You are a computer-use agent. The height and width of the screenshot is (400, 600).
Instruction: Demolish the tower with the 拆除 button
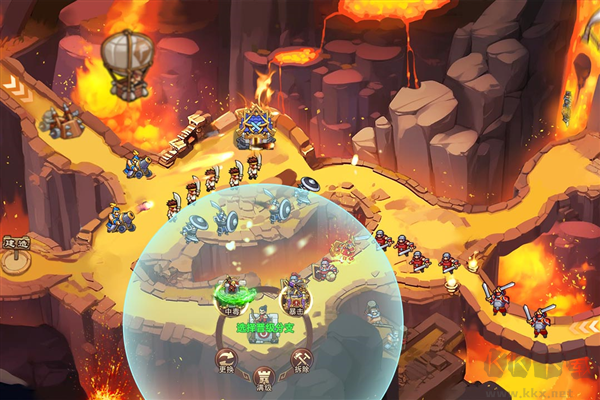click(301, 359)
